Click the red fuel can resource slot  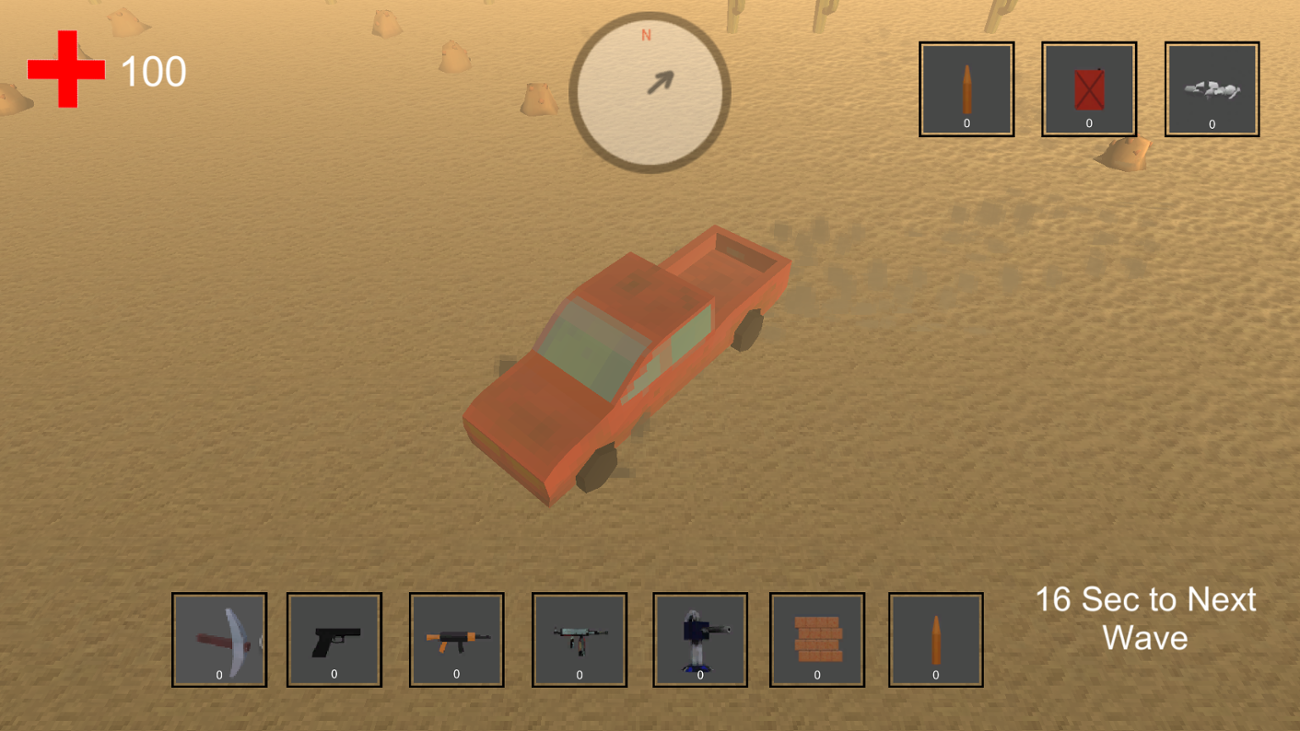click(1088, 88)
